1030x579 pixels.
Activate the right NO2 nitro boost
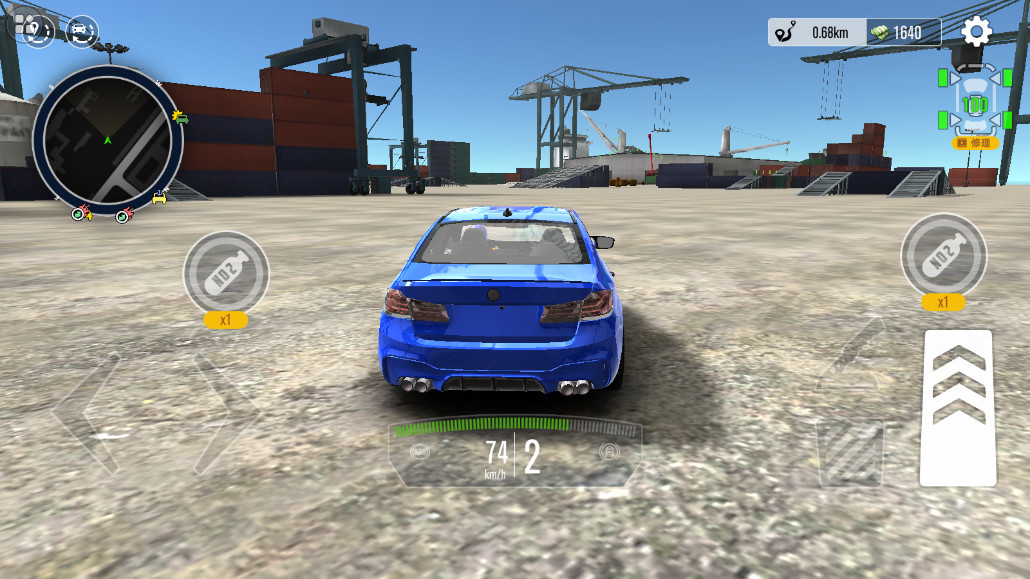(943, 257)
